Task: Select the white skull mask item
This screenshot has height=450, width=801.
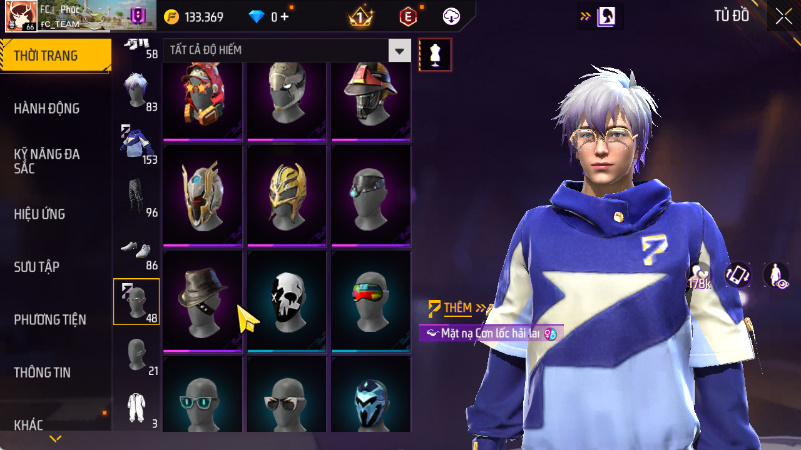Action: pos(287,299)
